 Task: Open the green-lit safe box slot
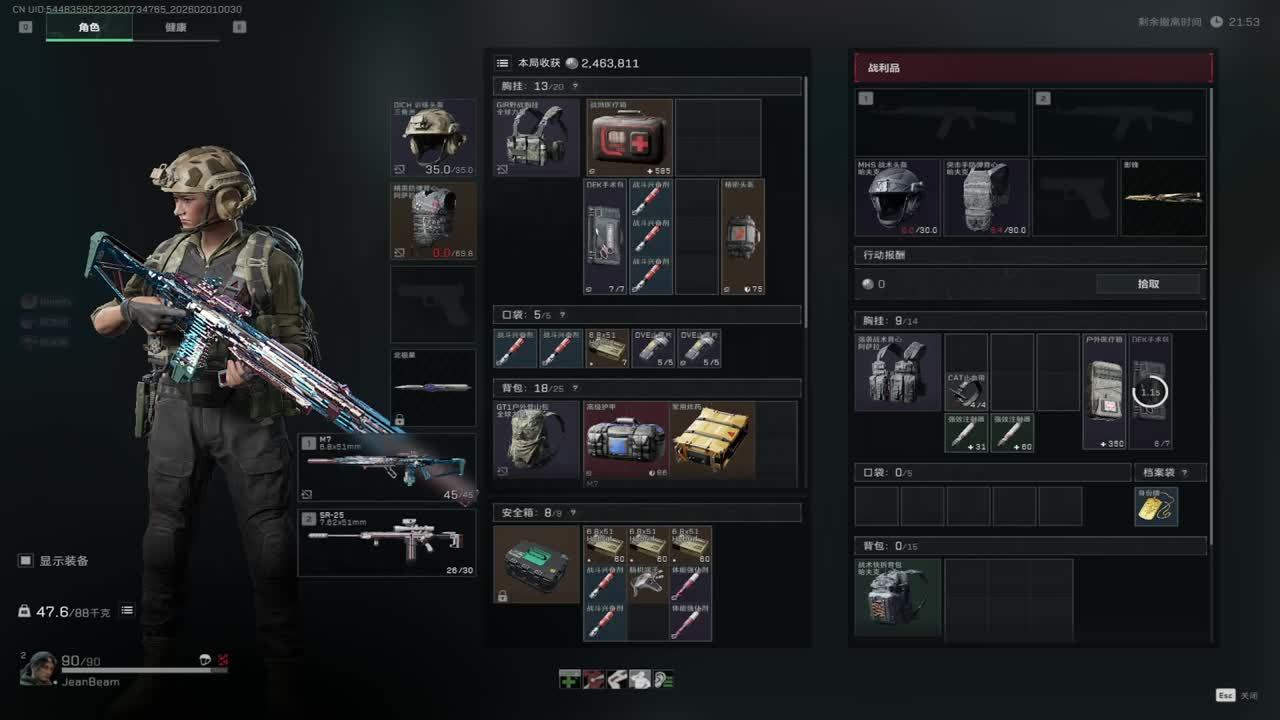(536, 565)
